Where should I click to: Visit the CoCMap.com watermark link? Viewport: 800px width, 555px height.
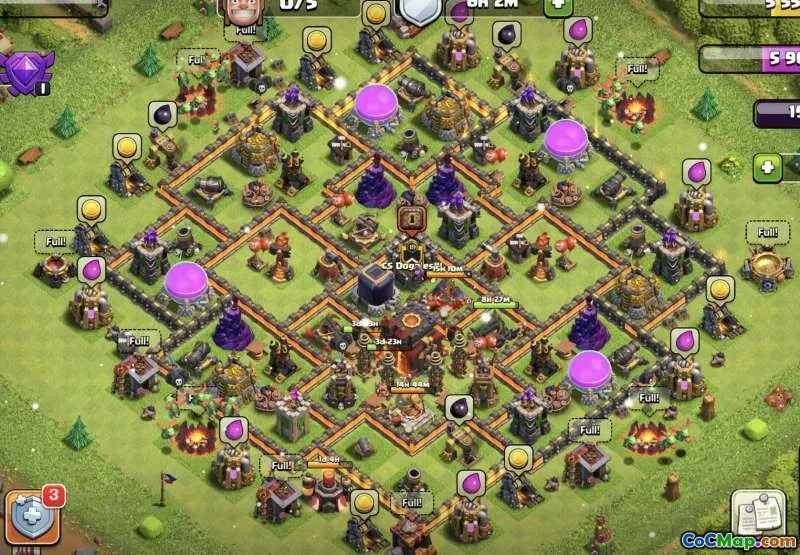(x=739, y=541)
